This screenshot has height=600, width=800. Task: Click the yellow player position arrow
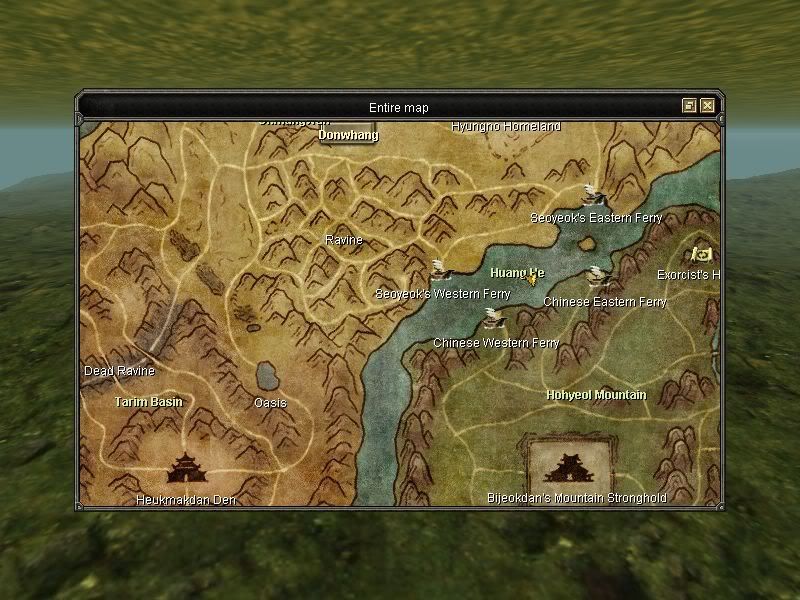[532, 280]
